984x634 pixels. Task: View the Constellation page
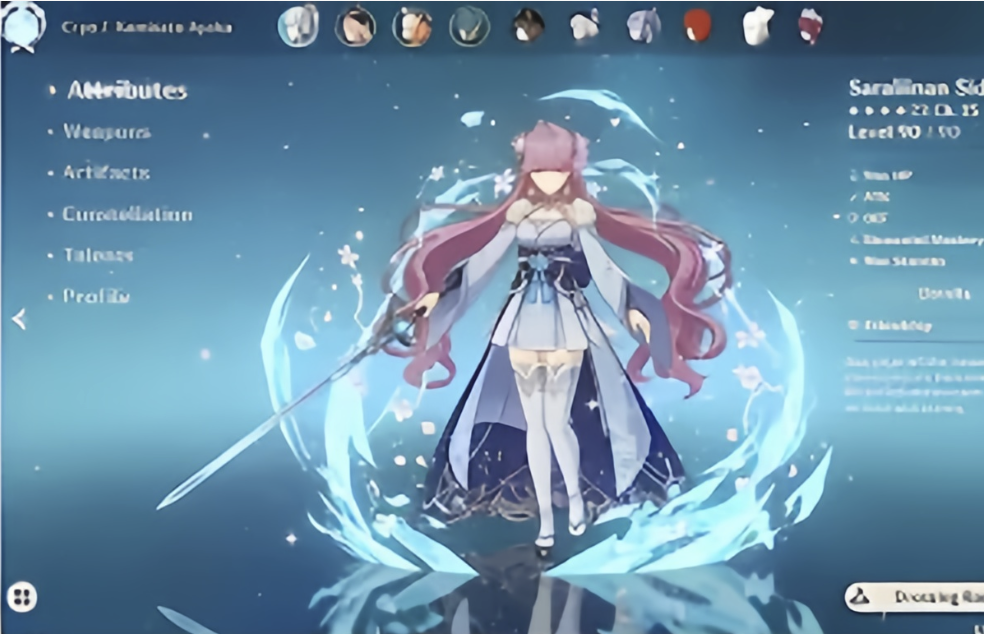pyautogui.click(x=127, y=214)
